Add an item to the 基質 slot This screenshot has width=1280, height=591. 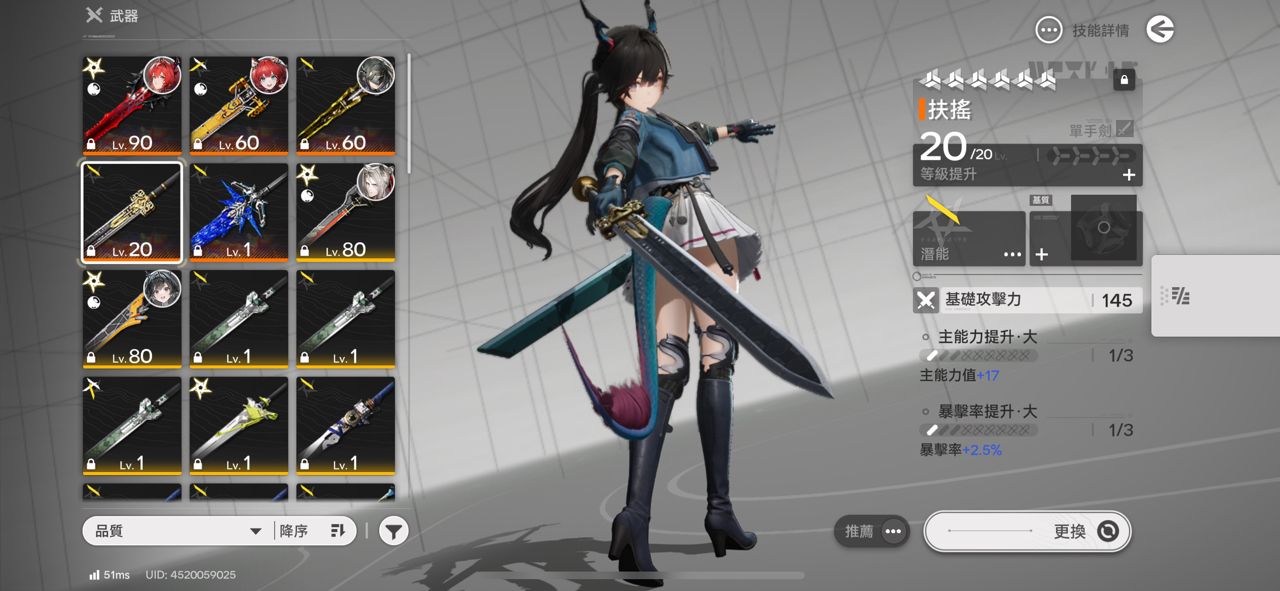1042,254
